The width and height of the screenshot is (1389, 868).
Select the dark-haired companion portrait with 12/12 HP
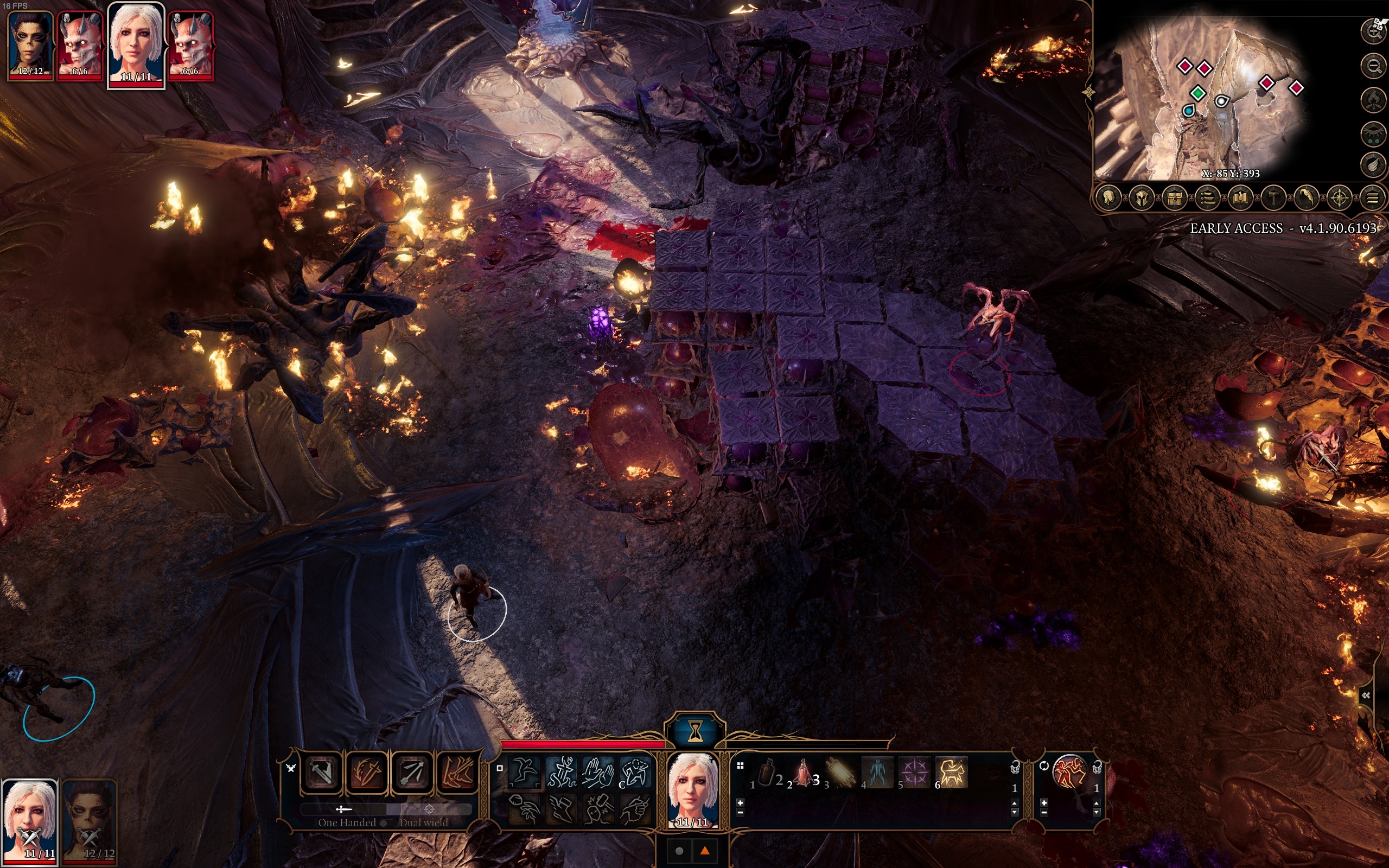pyautogui.click(x=30, y=45)
